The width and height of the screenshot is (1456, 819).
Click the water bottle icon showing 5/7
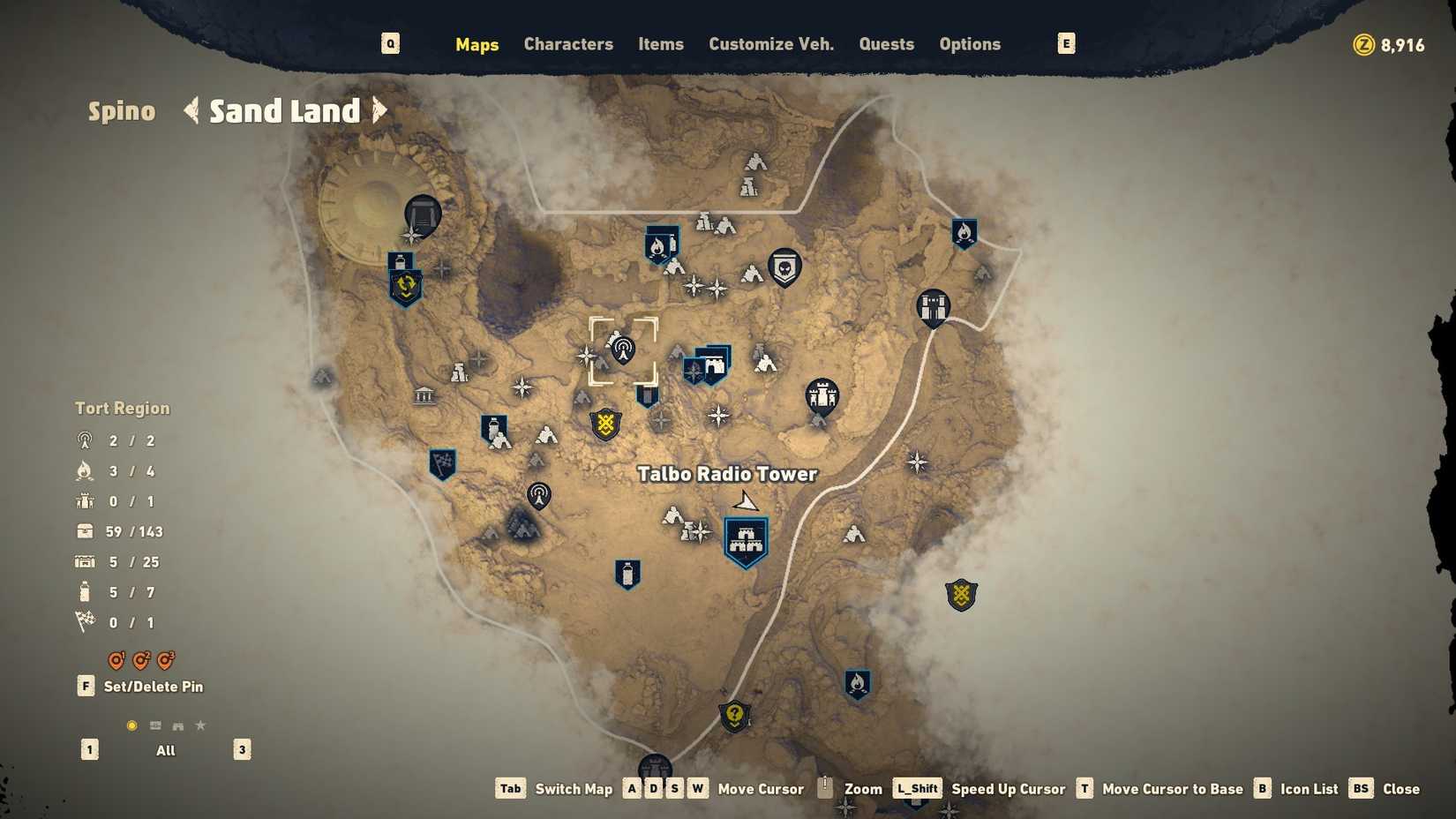[x=84, y=591]
